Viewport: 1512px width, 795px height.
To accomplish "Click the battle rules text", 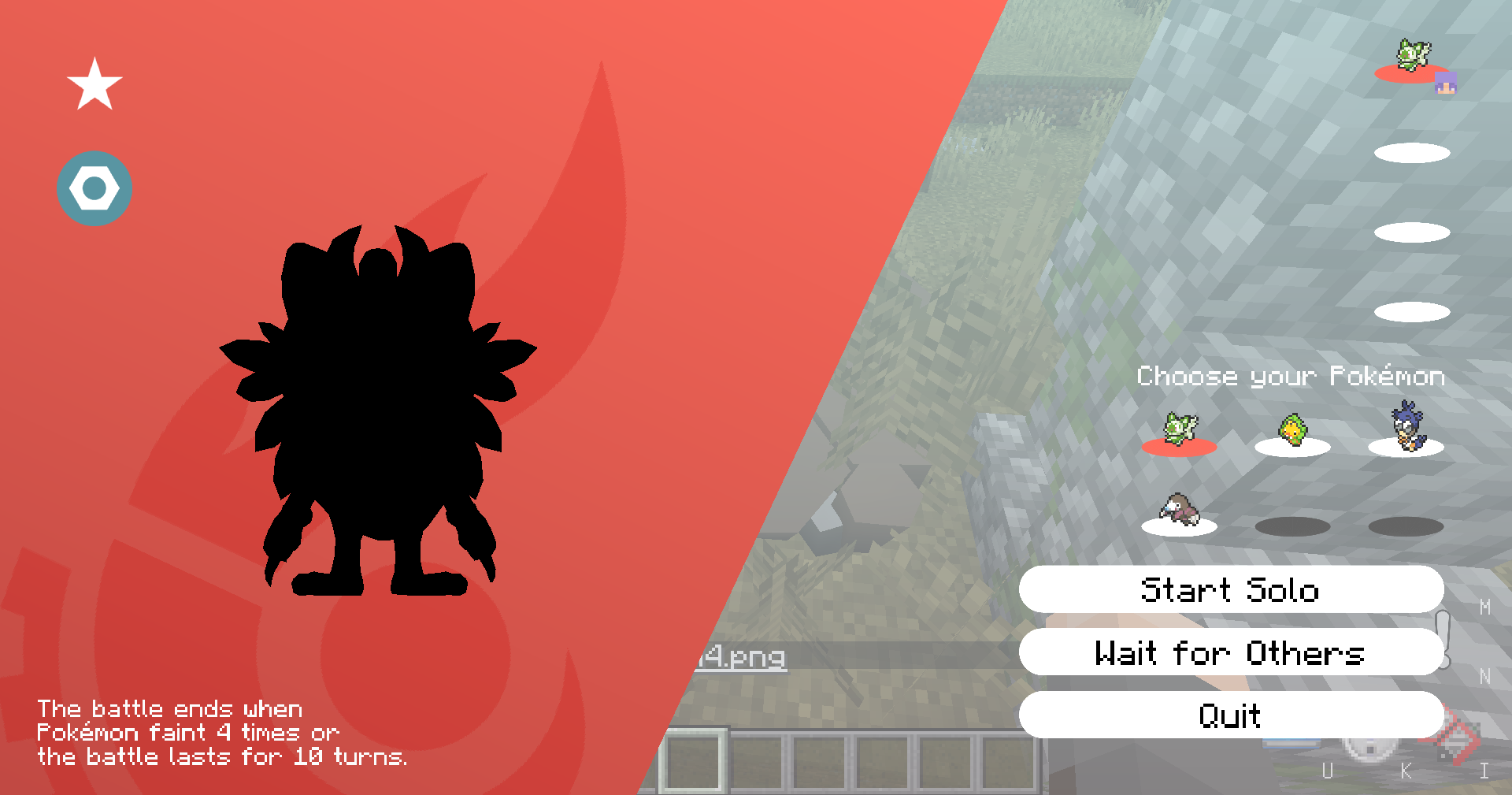I will click(223, 732).
